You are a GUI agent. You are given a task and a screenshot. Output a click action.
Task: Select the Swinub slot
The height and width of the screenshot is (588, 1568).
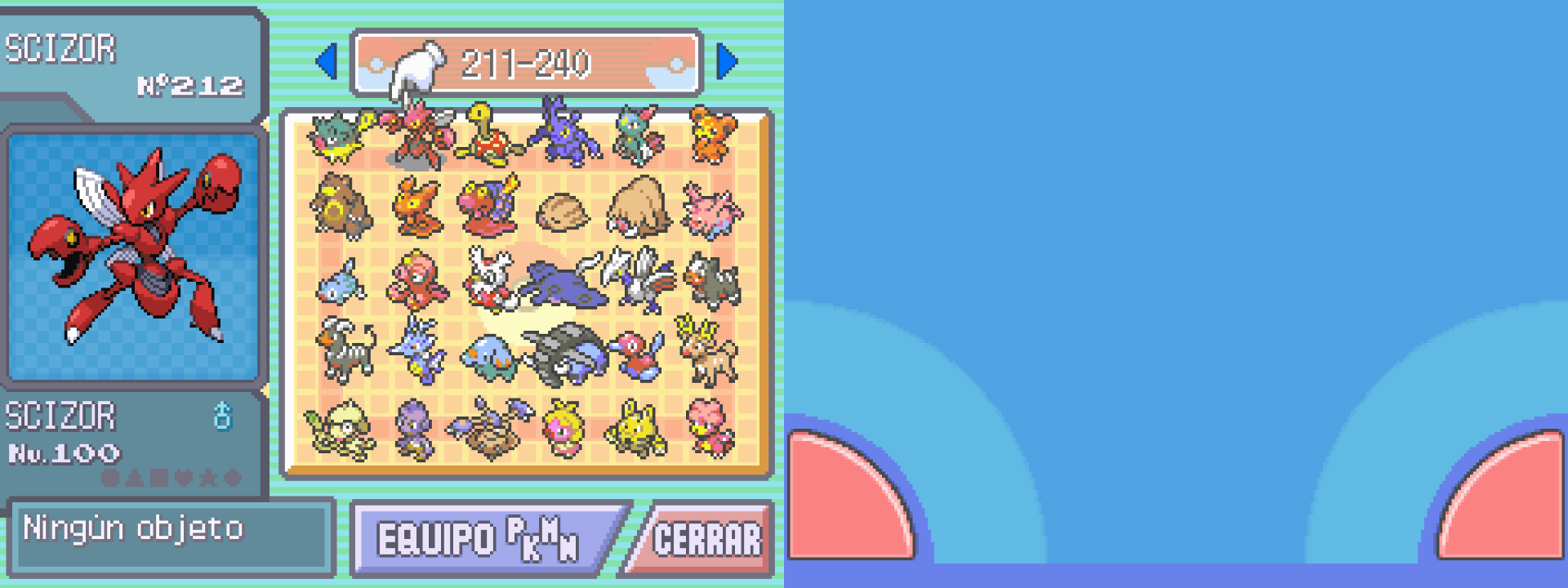[562, 212]
